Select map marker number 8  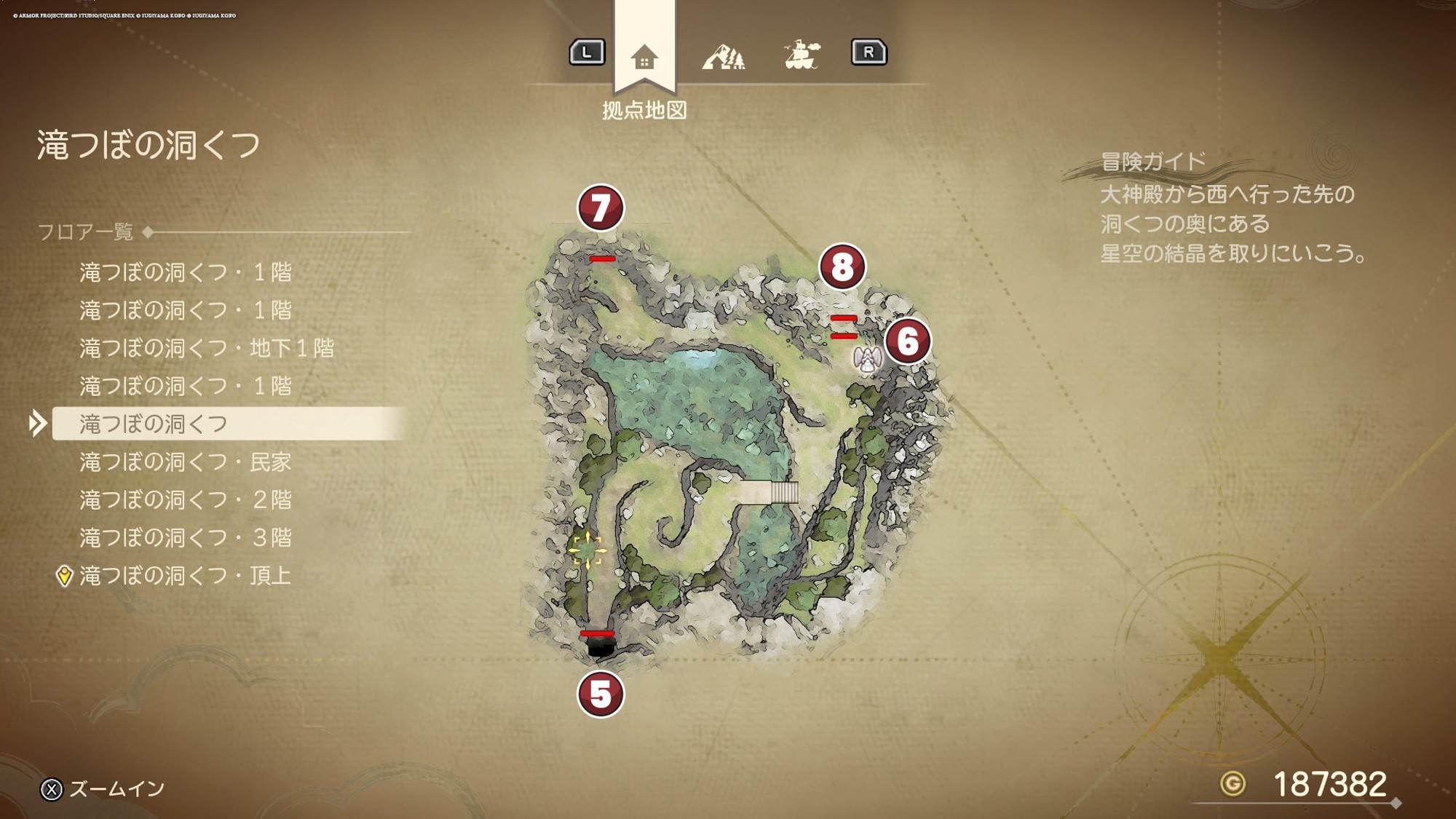point(842,266)
